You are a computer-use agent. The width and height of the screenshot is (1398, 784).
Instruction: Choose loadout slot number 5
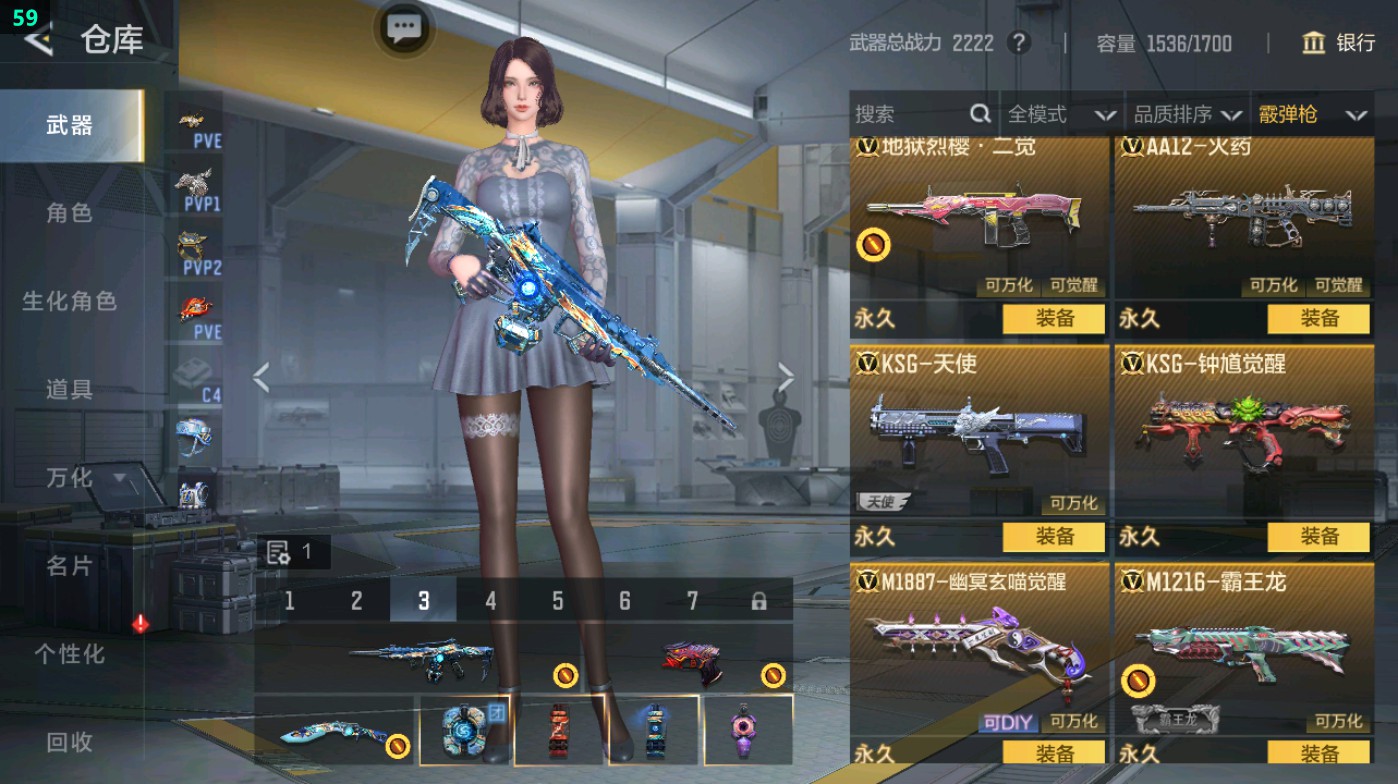558,601
